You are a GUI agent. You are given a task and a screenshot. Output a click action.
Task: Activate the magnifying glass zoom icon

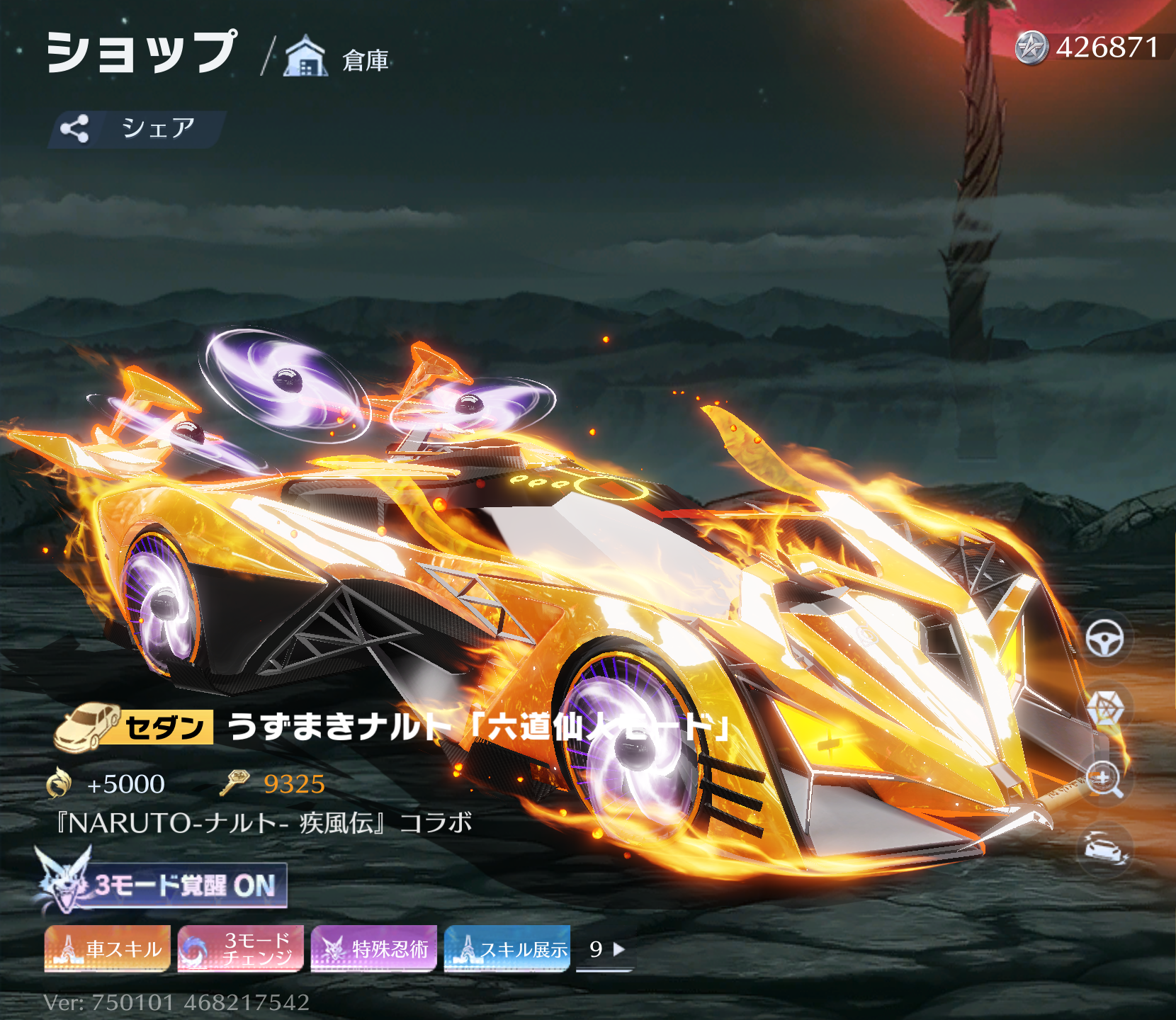point(1104,779)
